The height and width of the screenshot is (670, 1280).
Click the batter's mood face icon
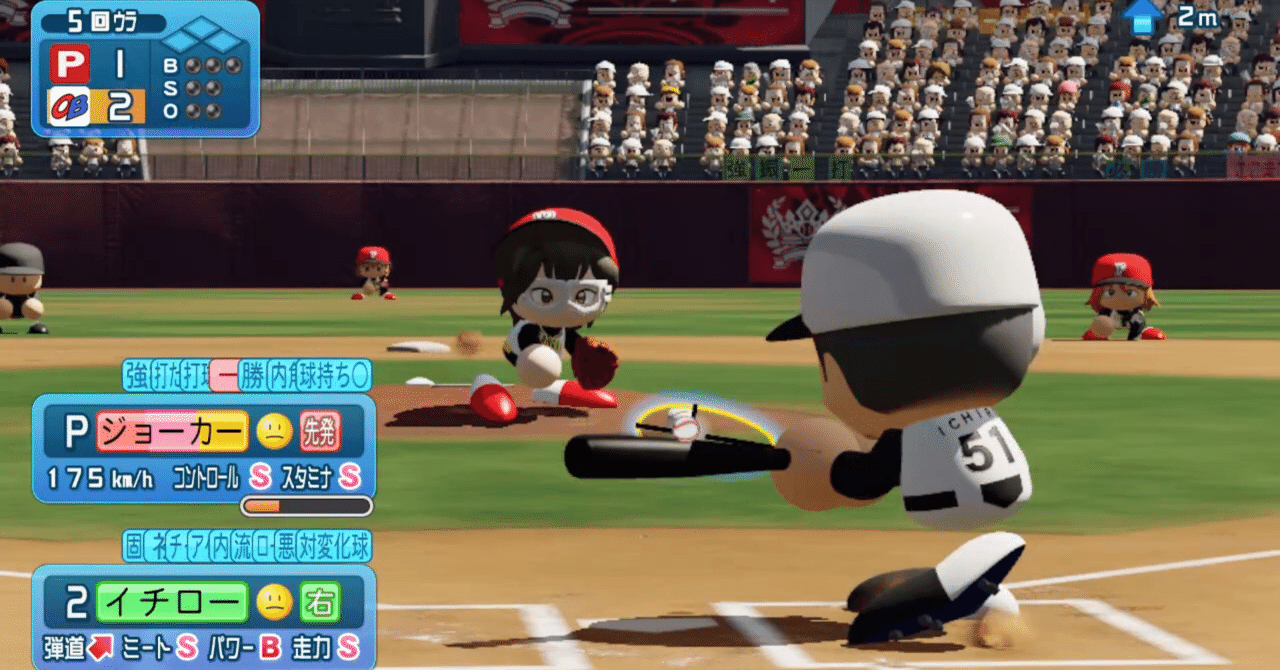pyautogui.click(x=274, y=602)
